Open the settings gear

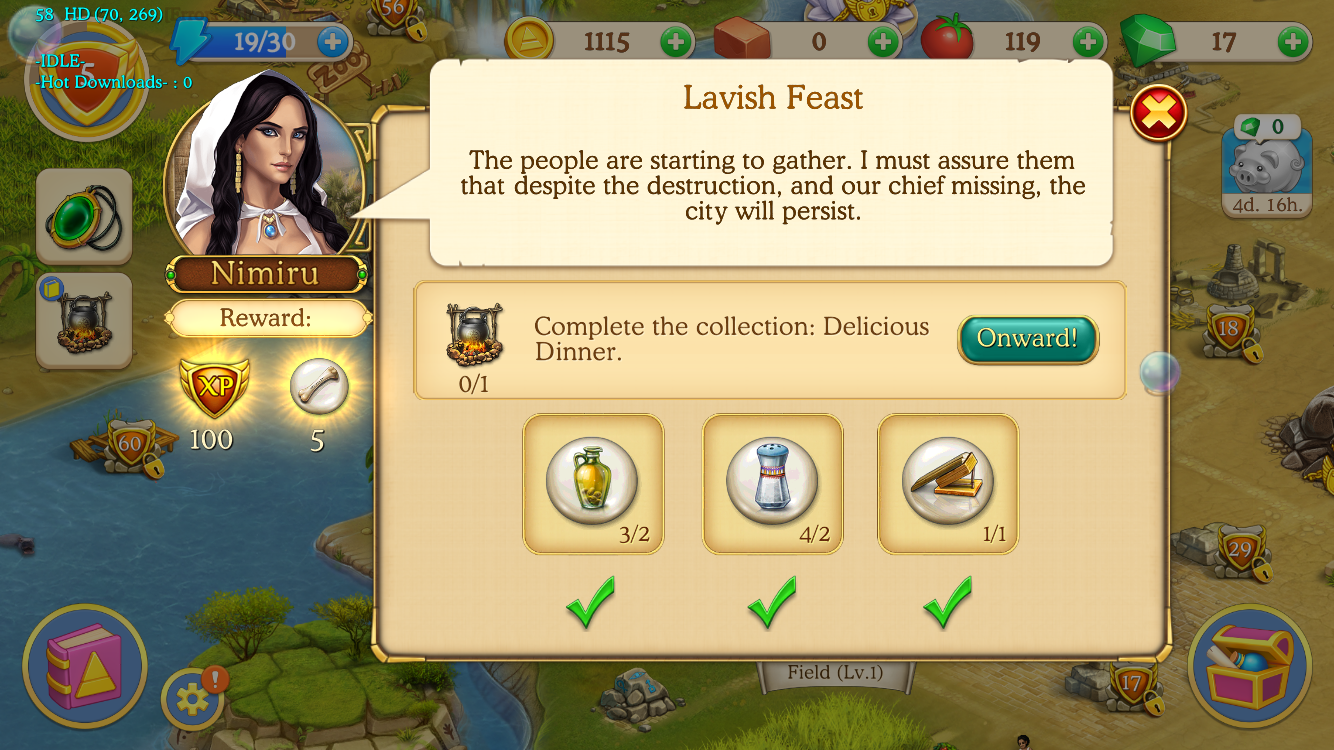pos(192,697)
